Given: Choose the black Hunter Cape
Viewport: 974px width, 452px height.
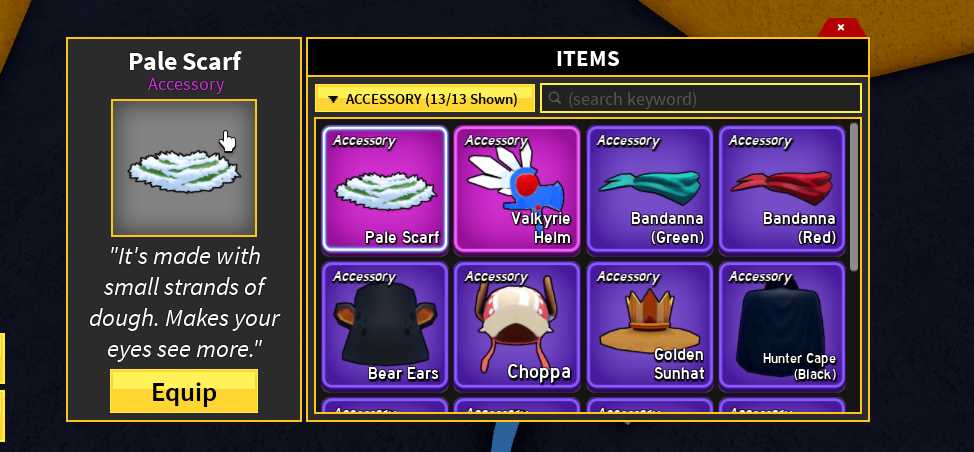Looking at the screenshot, I should (782, 325).
